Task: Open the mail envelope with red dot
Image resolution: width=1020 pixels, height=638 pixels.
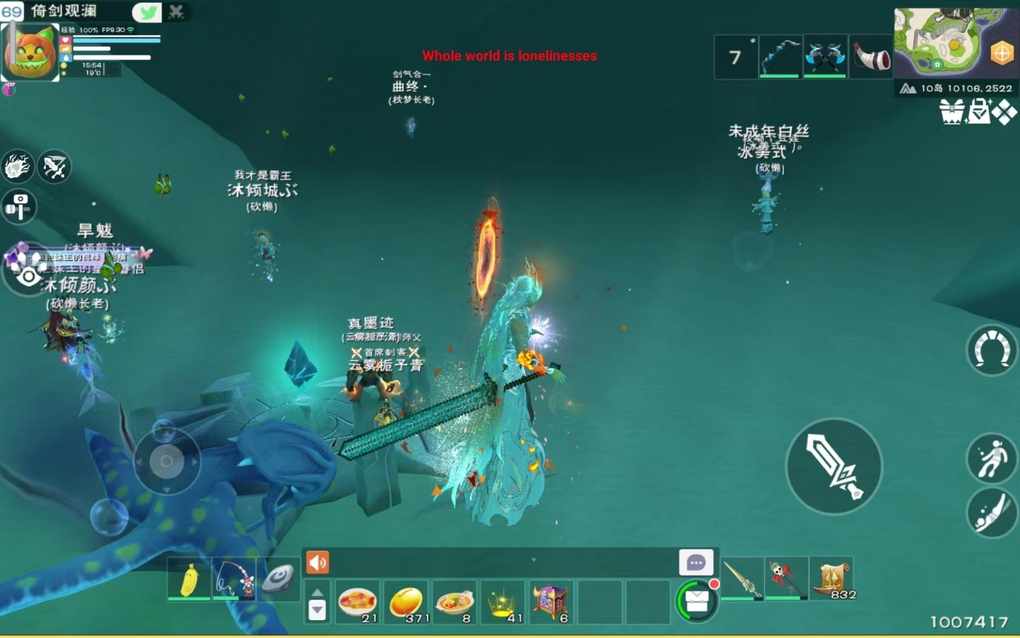Action: tap(697, 601)
